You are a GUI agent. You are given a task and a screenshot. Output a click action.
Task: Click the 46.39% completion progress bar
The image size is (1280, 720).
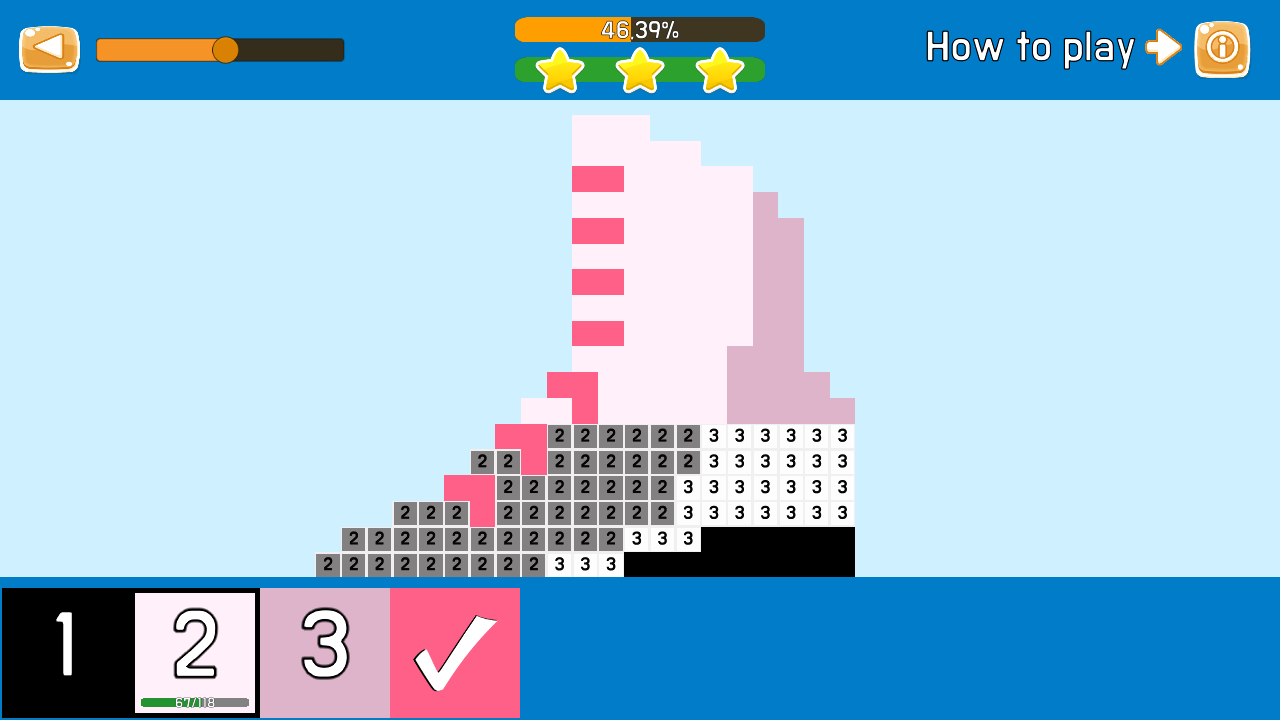(639, 29)
